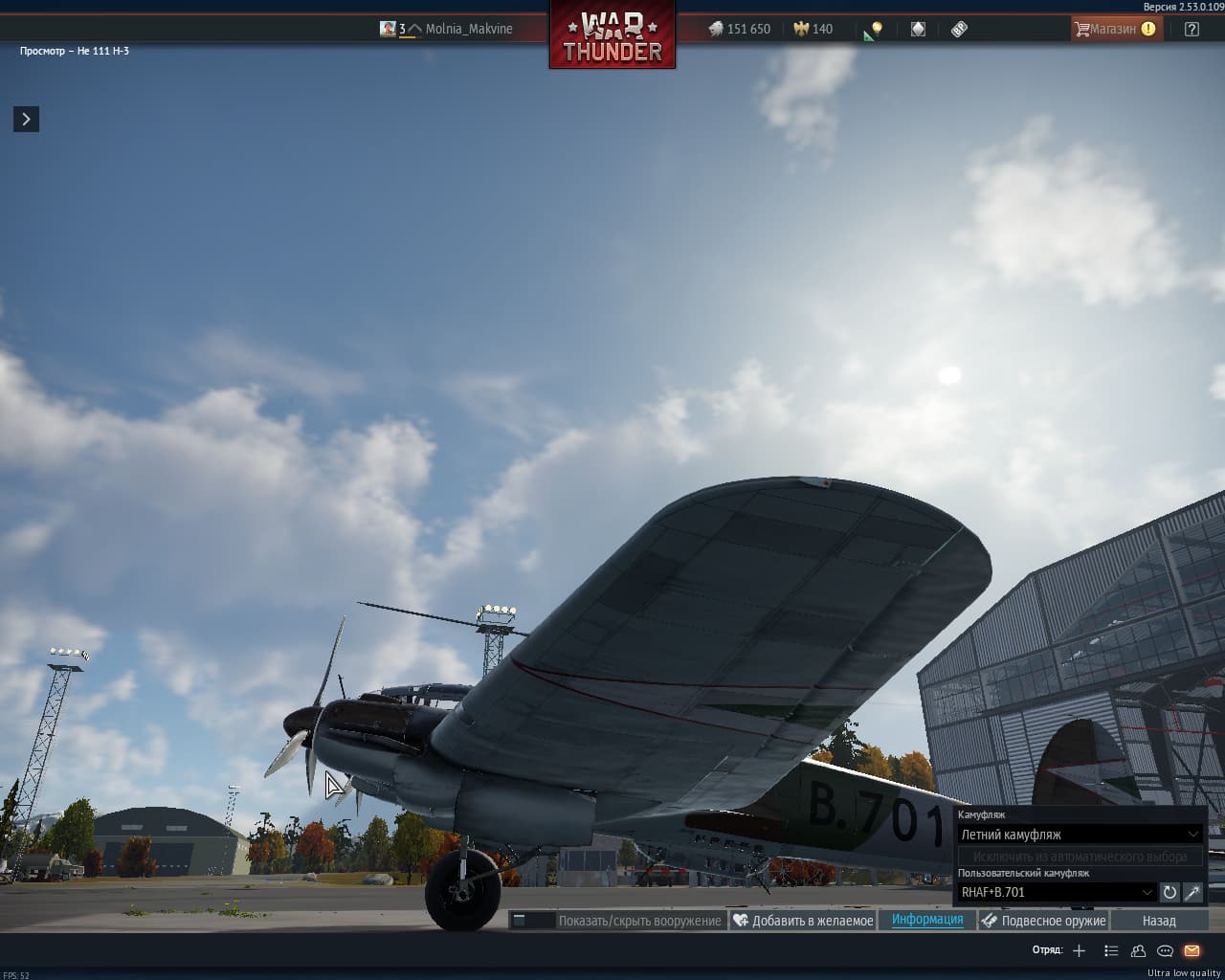Open the Molnia_Makvine player profile
The width and height of the screenshot is (1225, 980).
click(468, 29)
